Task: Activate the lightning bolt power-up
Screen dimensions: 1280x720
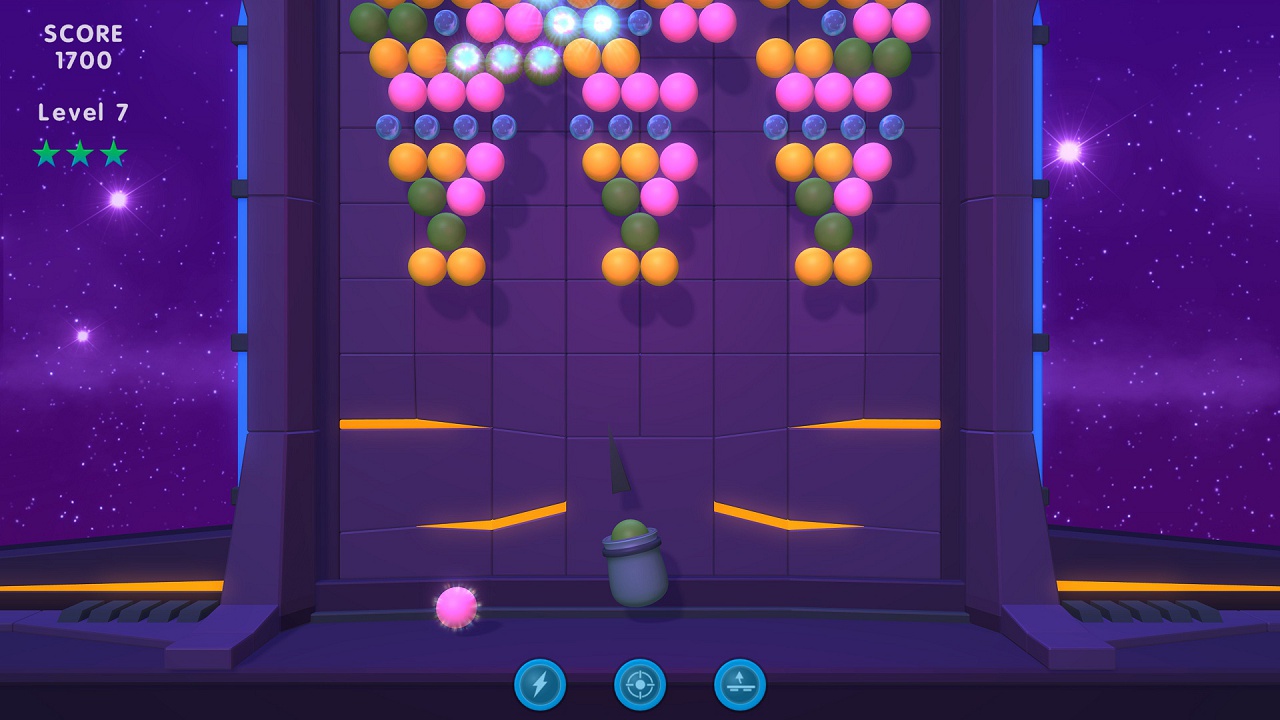Action: pos(538,686)
